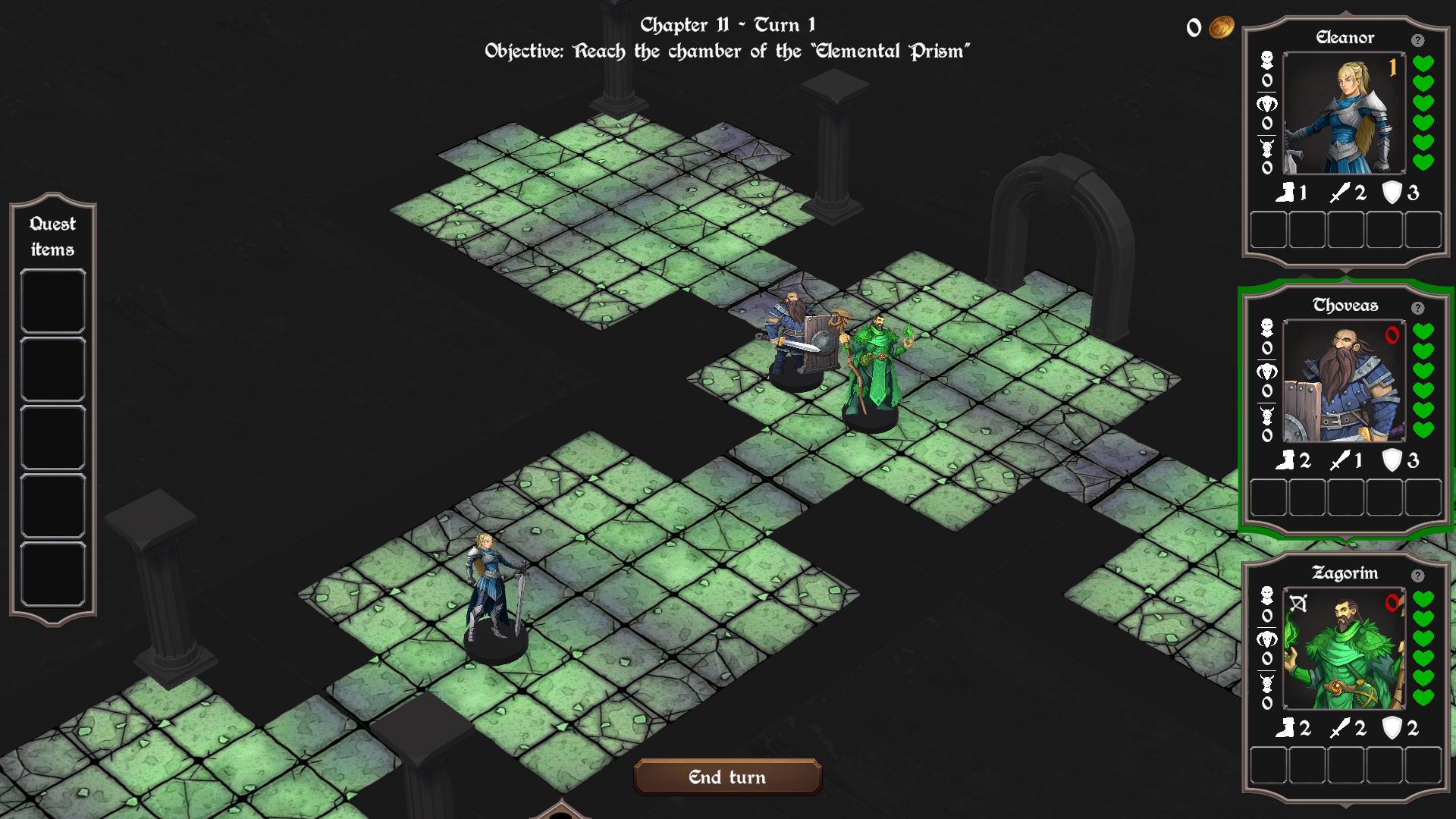The width and height of the screenshot is (1456, 819).
Task: Select Eleanor's character portrait
Action: [1344, 114]
